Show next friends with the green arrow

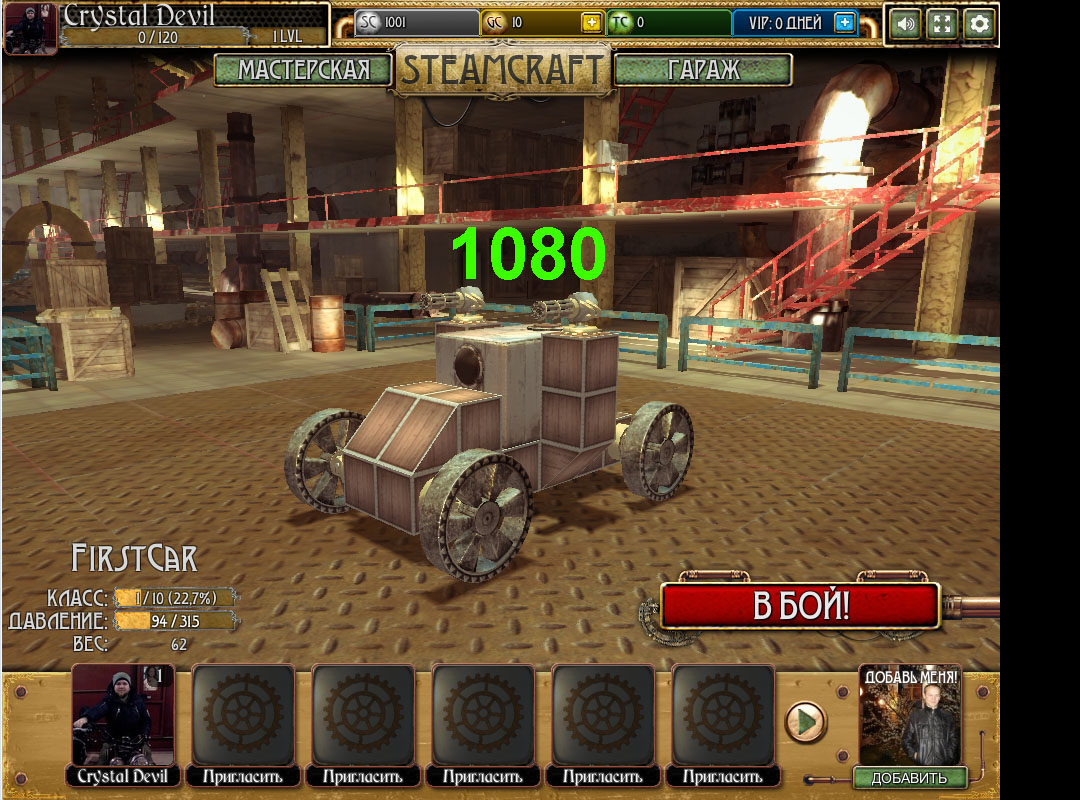[805, 721]
